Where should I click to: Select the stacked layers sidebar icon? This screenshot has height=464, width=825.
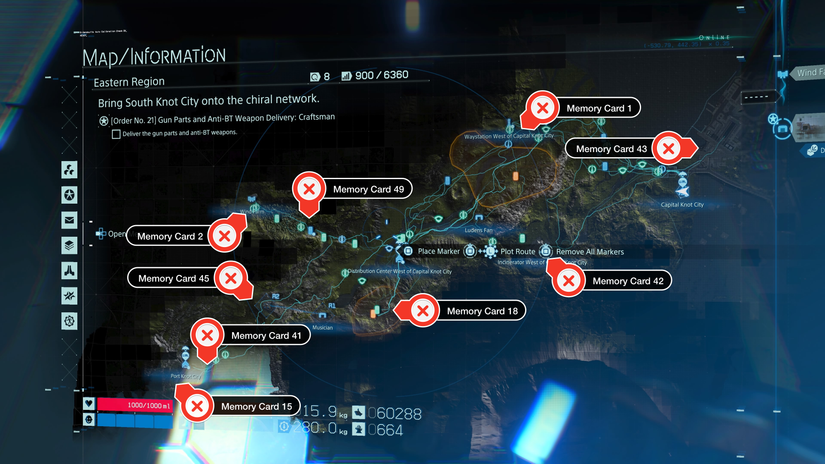point(70,245)
